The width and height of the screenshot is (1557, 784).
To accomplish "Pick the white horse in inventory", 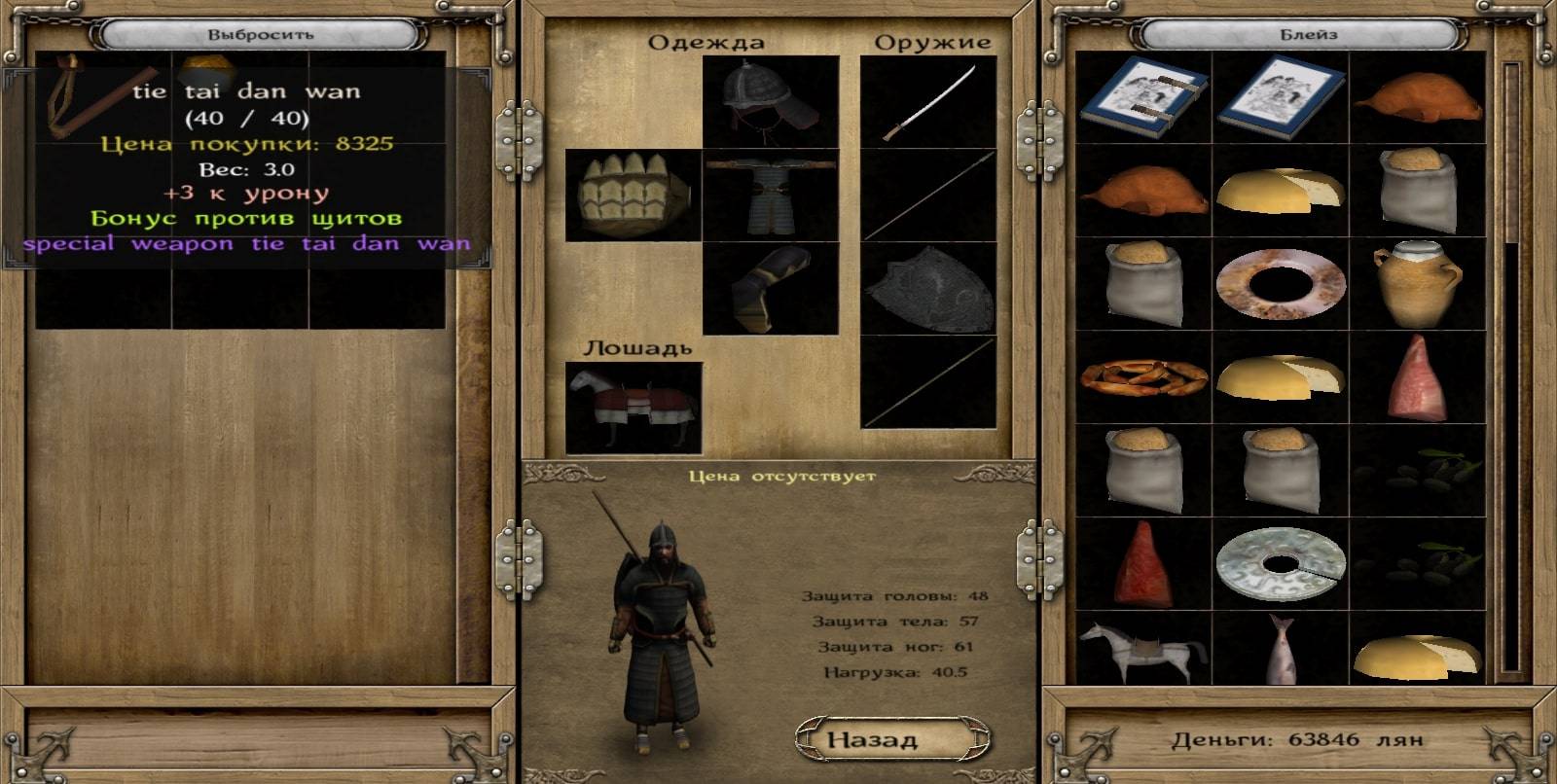I will (1143, 650).
